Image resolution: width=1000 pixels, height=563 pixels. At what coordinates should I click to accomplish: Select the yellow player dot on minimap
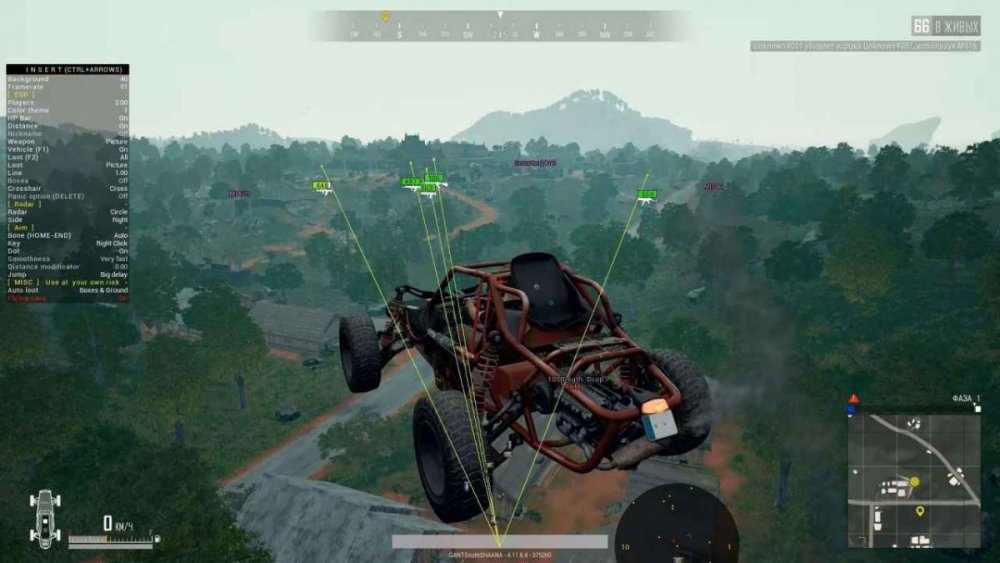[914, 482]
